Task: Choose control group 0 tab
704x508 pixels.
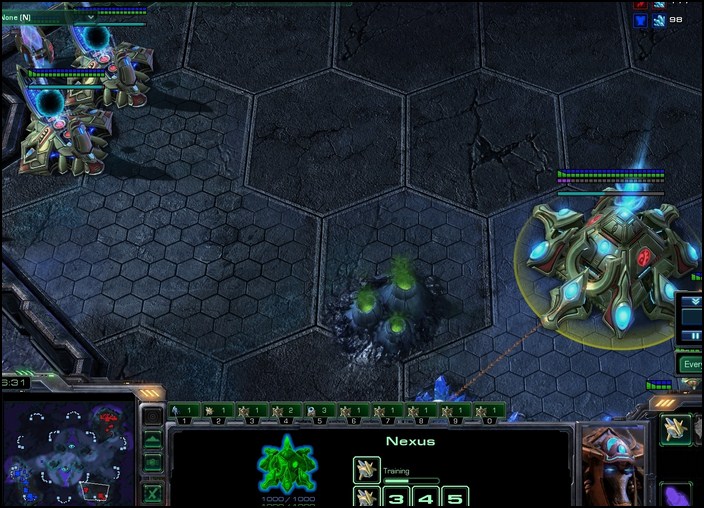Action: point(487,411)
